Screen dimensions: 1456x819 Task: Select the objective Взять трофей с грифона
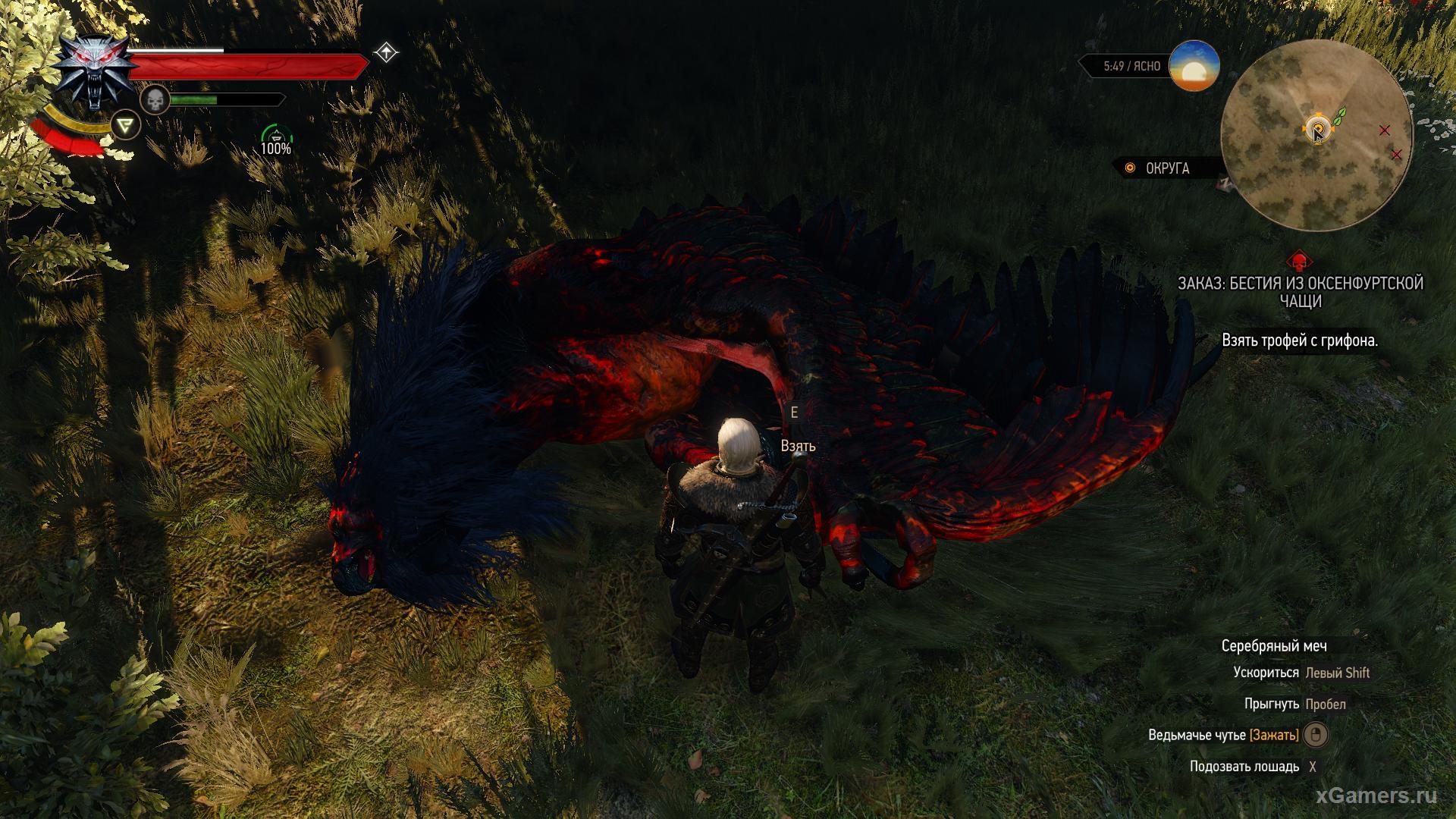pos(1300,340)
